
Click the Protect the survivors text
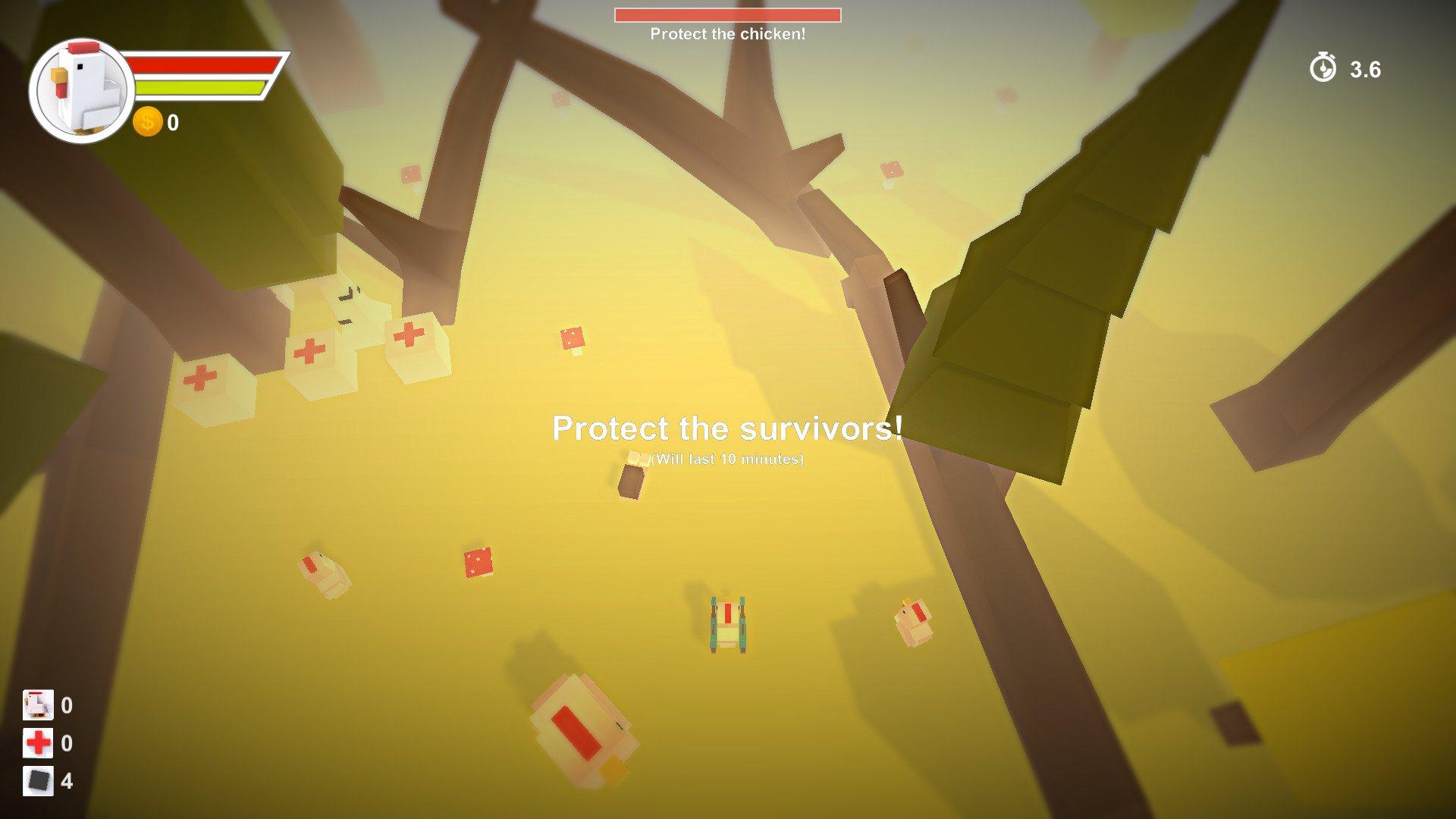(x=726, y=428)
